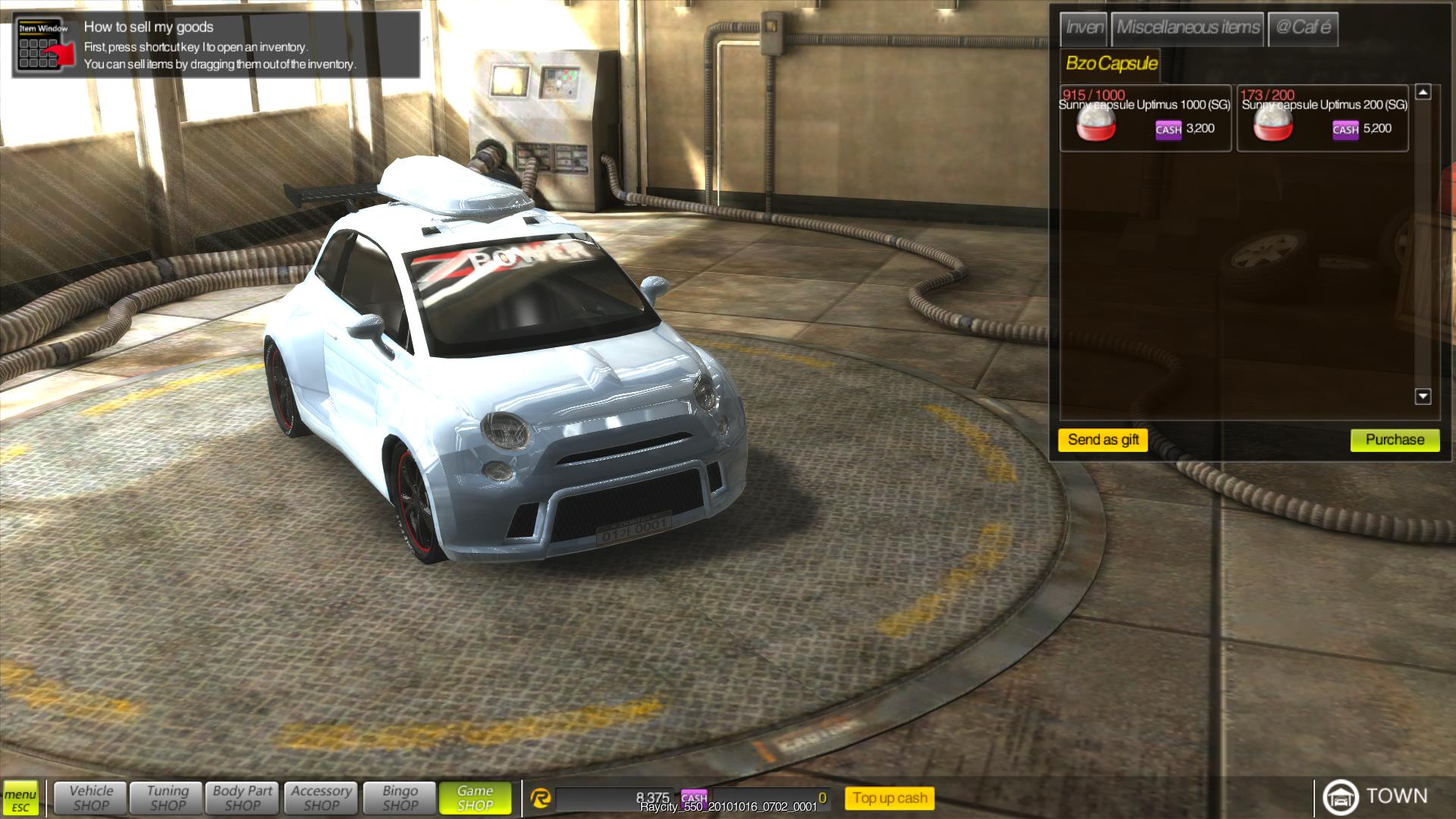Open the @Café tab

tap(1302, 29)
